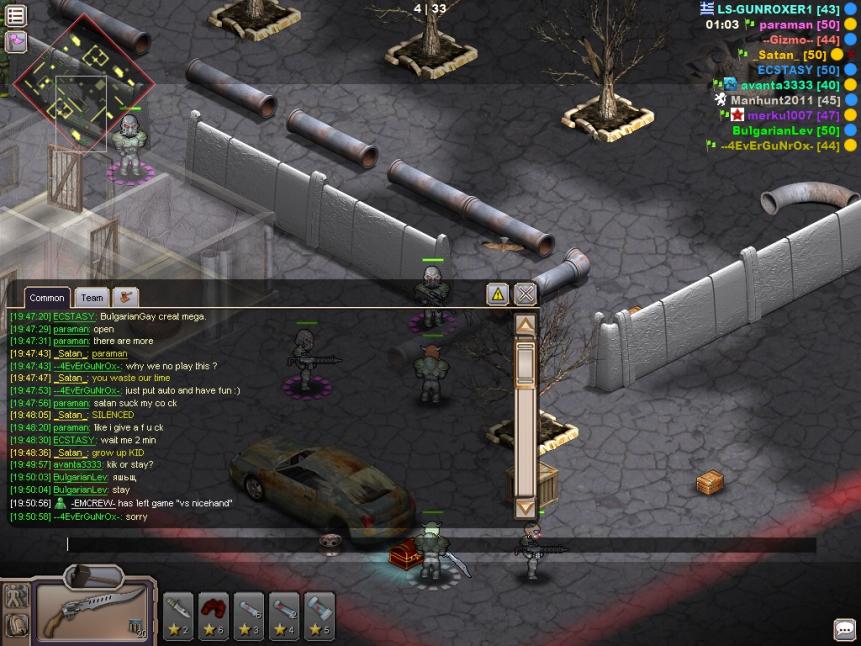Open chat with the speech bubble icon
The image size is (861, 646).
(x=844, y=629)
